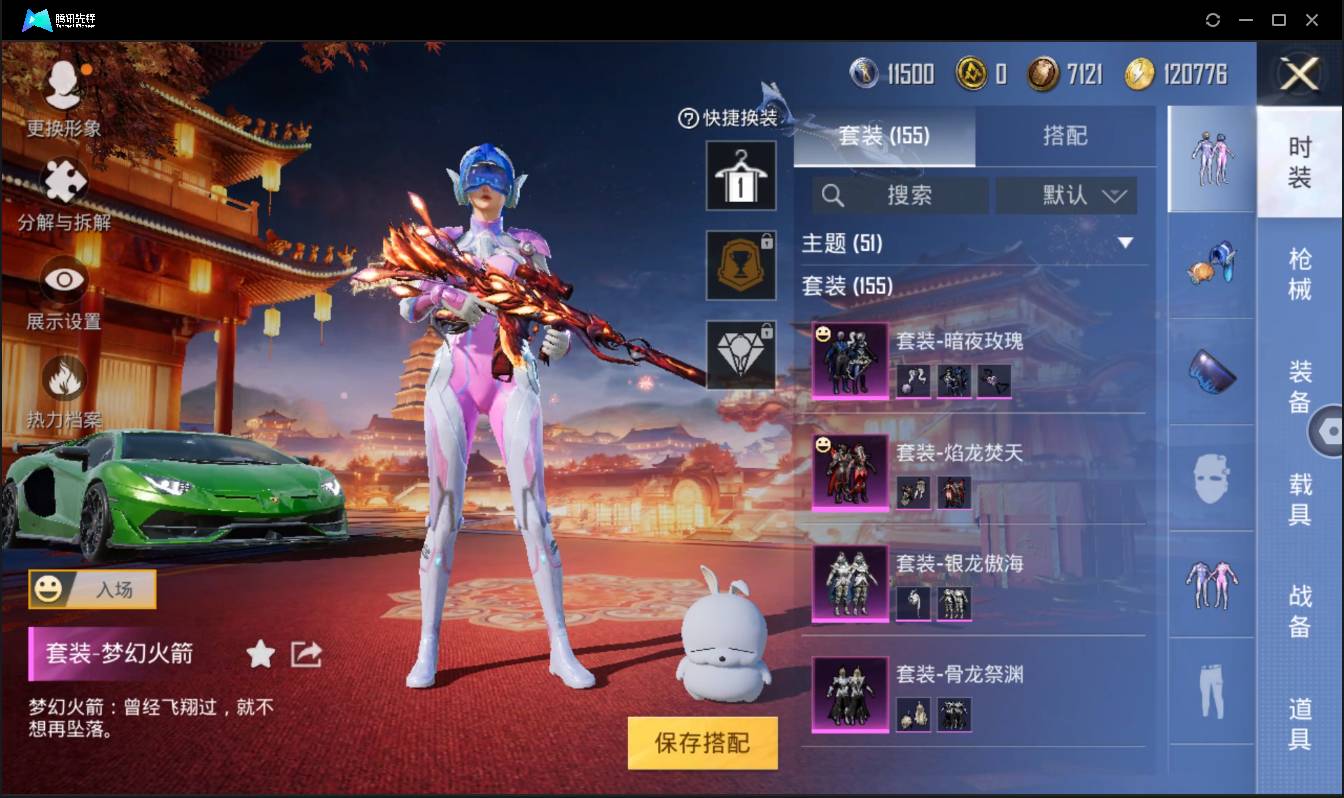Open the 快捷换装 help question mark
The image size is (1344, 798).
687,119
